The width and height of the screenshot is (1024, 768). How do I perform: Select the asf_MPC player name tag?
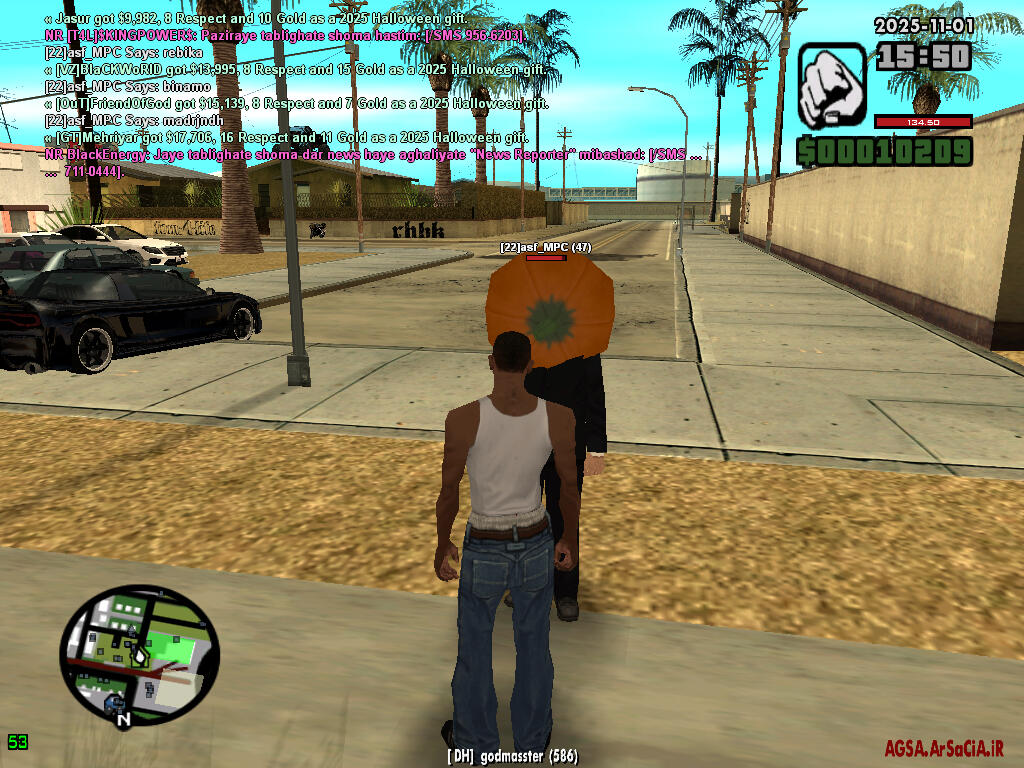(x=546, y=246)
